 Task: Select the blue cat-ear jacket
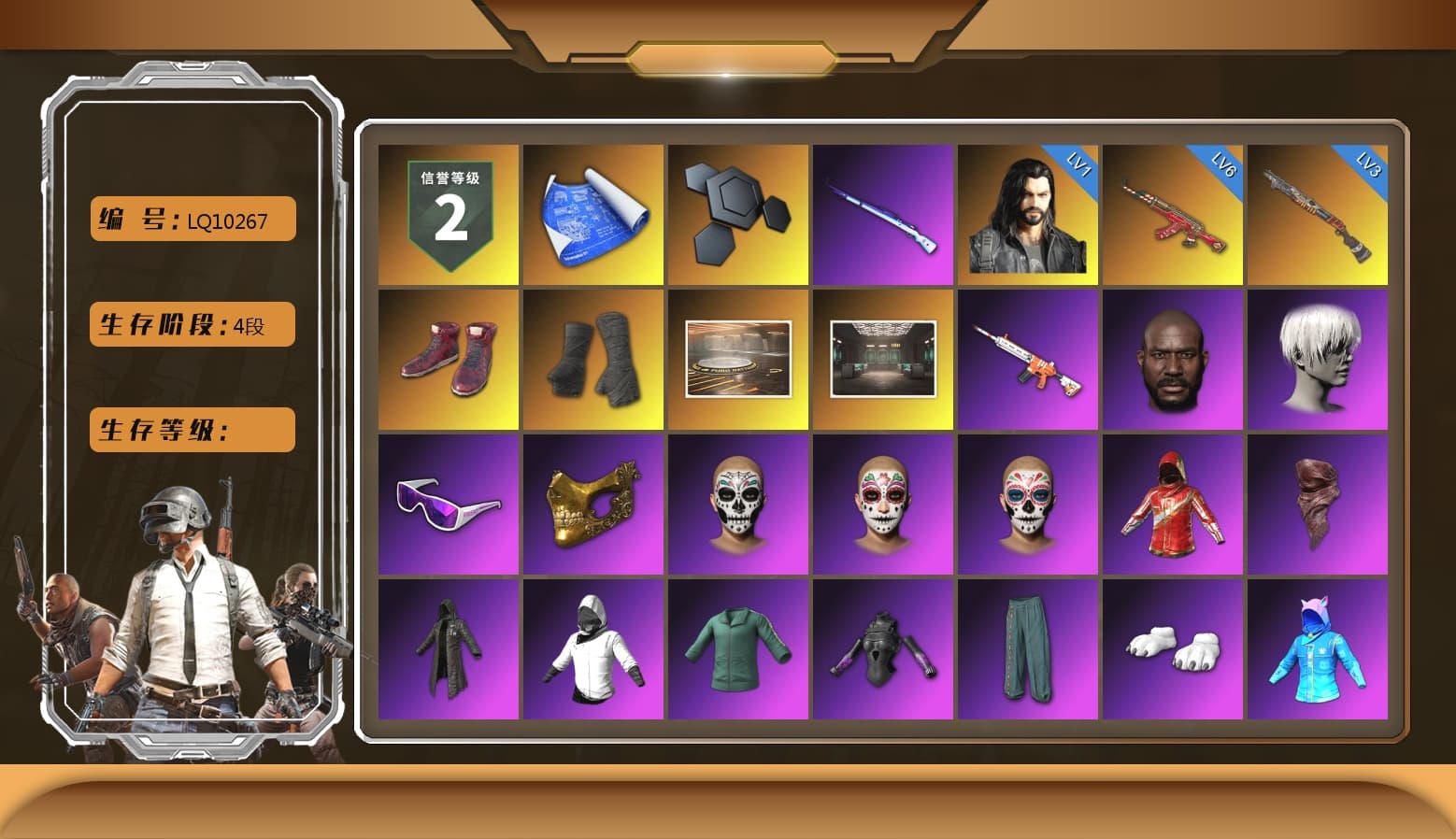click(1319, 649)
